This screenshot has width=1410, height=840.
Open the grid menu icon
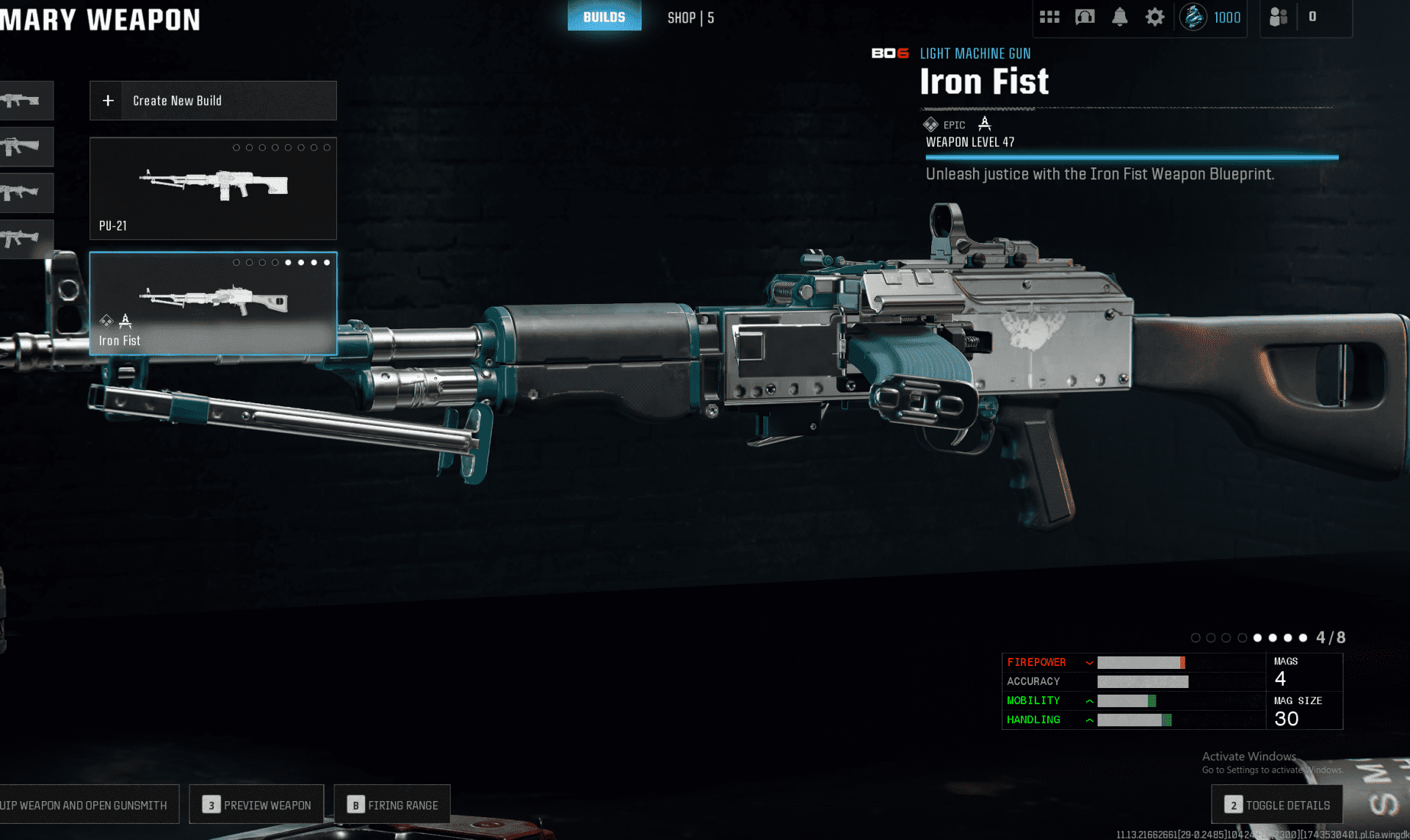(x=1049, y=17)
